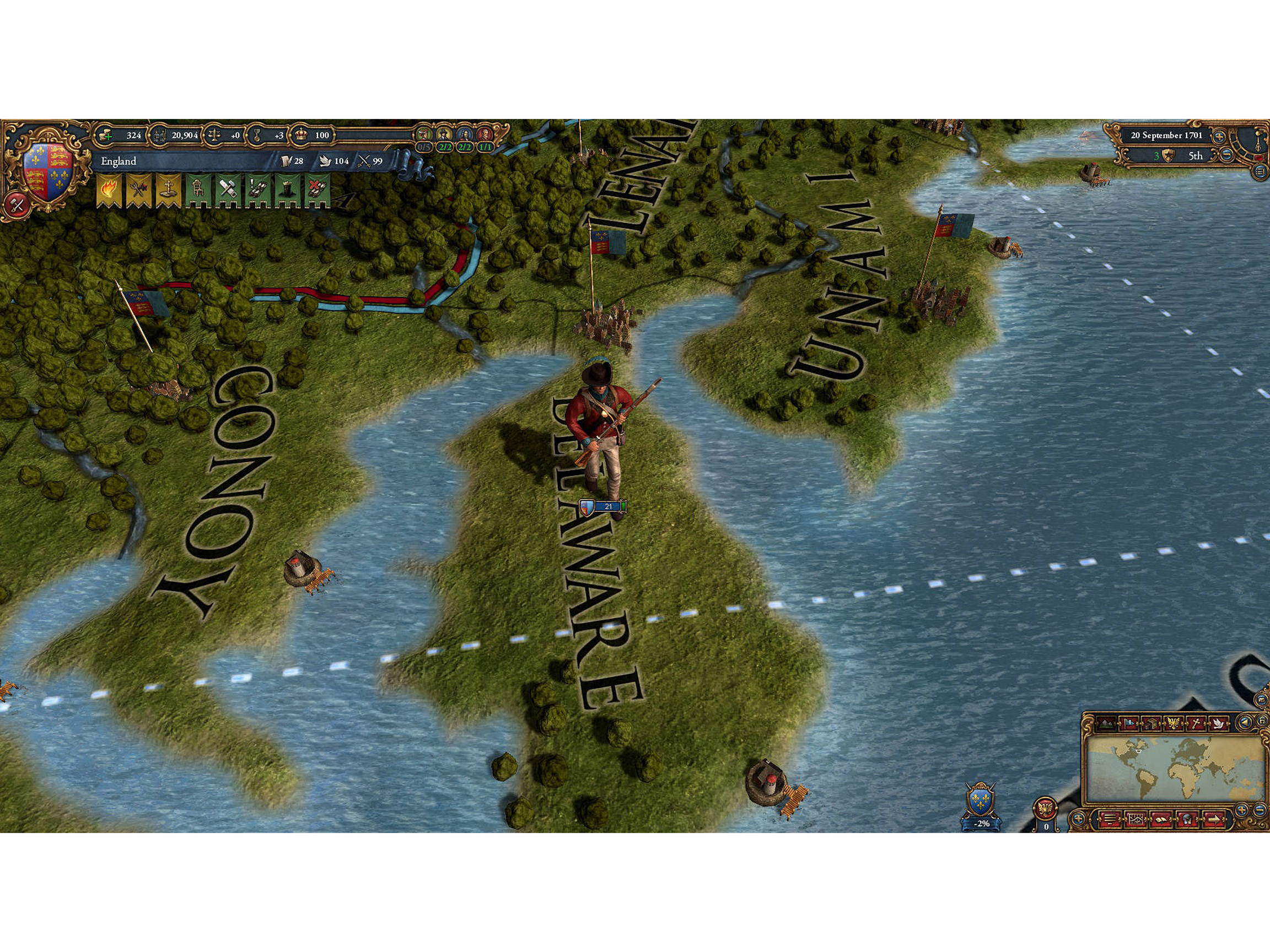Collapse the minimap panel with its corner arrow
Viewport: 1270px width, 952px height.
tap(1079, 818)
